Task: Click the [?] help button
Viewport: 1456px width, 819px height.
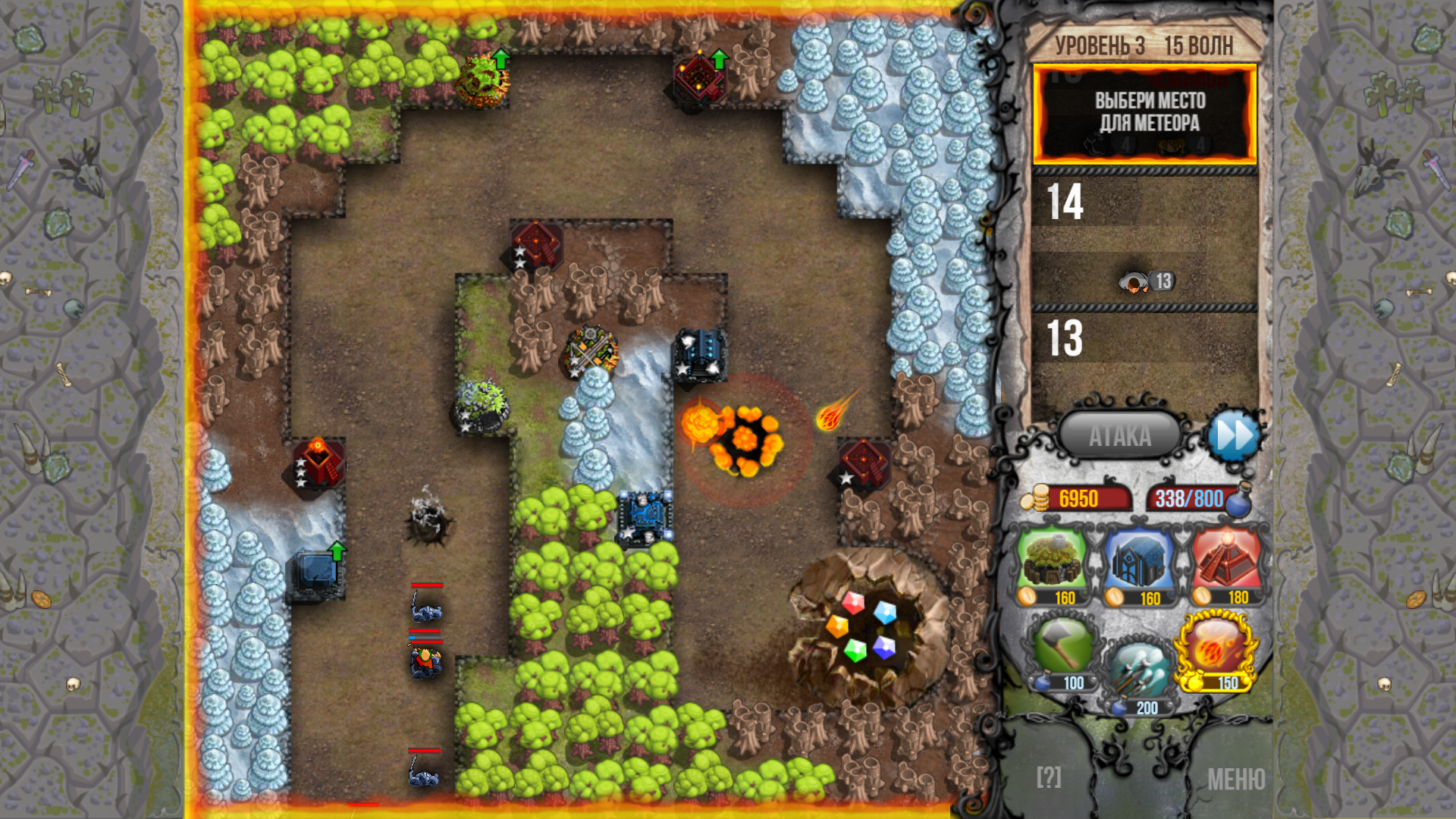Action: coord(1049,776)
